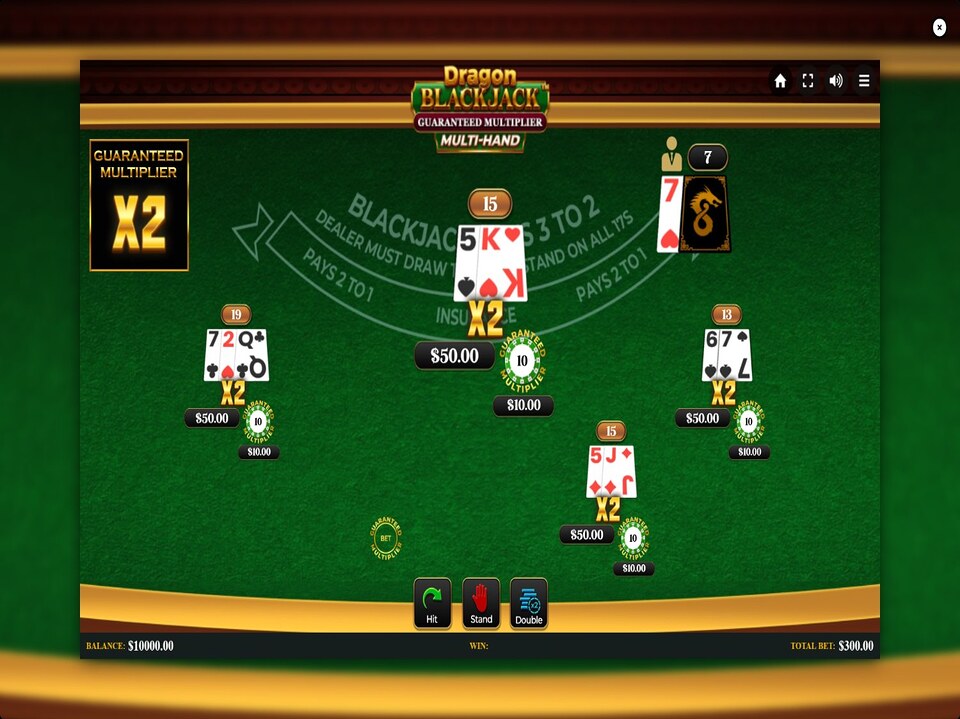The image size is (960, 719).
Task: Mute the game sound
Action: [836, 81]
